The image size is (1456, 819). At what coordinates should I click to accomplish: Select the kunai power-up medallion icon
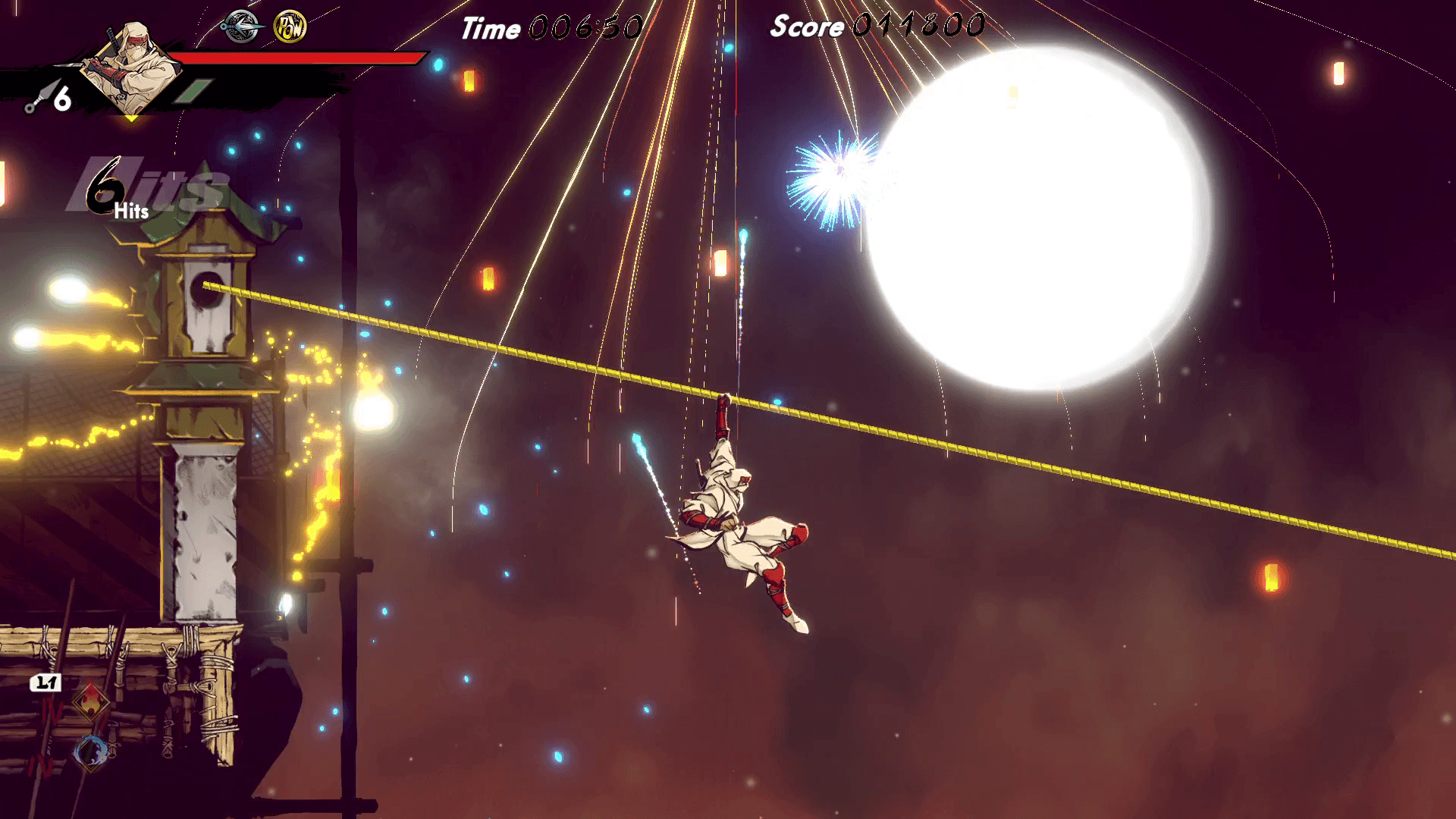(241, 27)
